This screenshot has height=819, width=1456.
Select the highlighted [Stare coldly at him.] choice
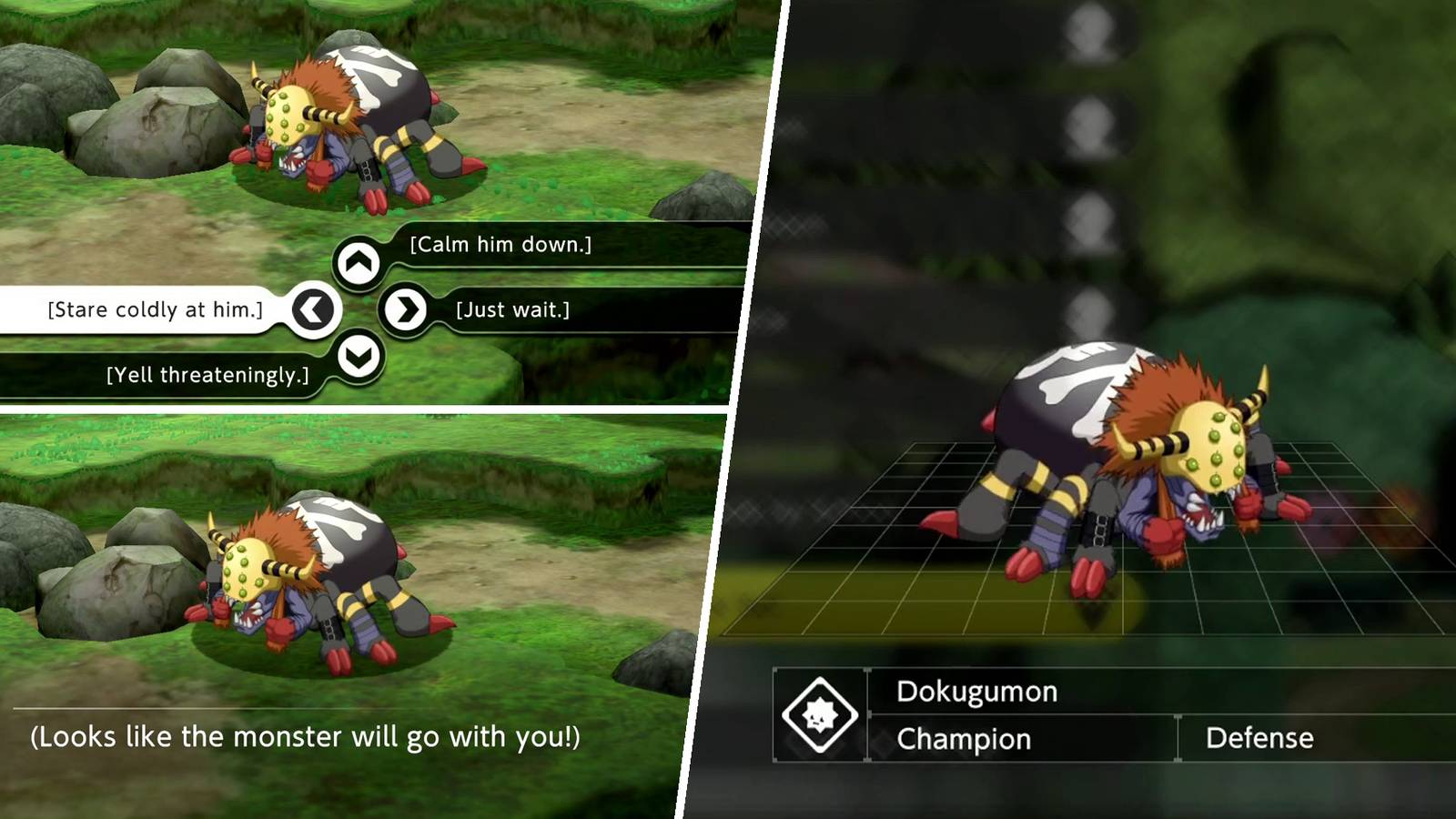tap(157, 308)
